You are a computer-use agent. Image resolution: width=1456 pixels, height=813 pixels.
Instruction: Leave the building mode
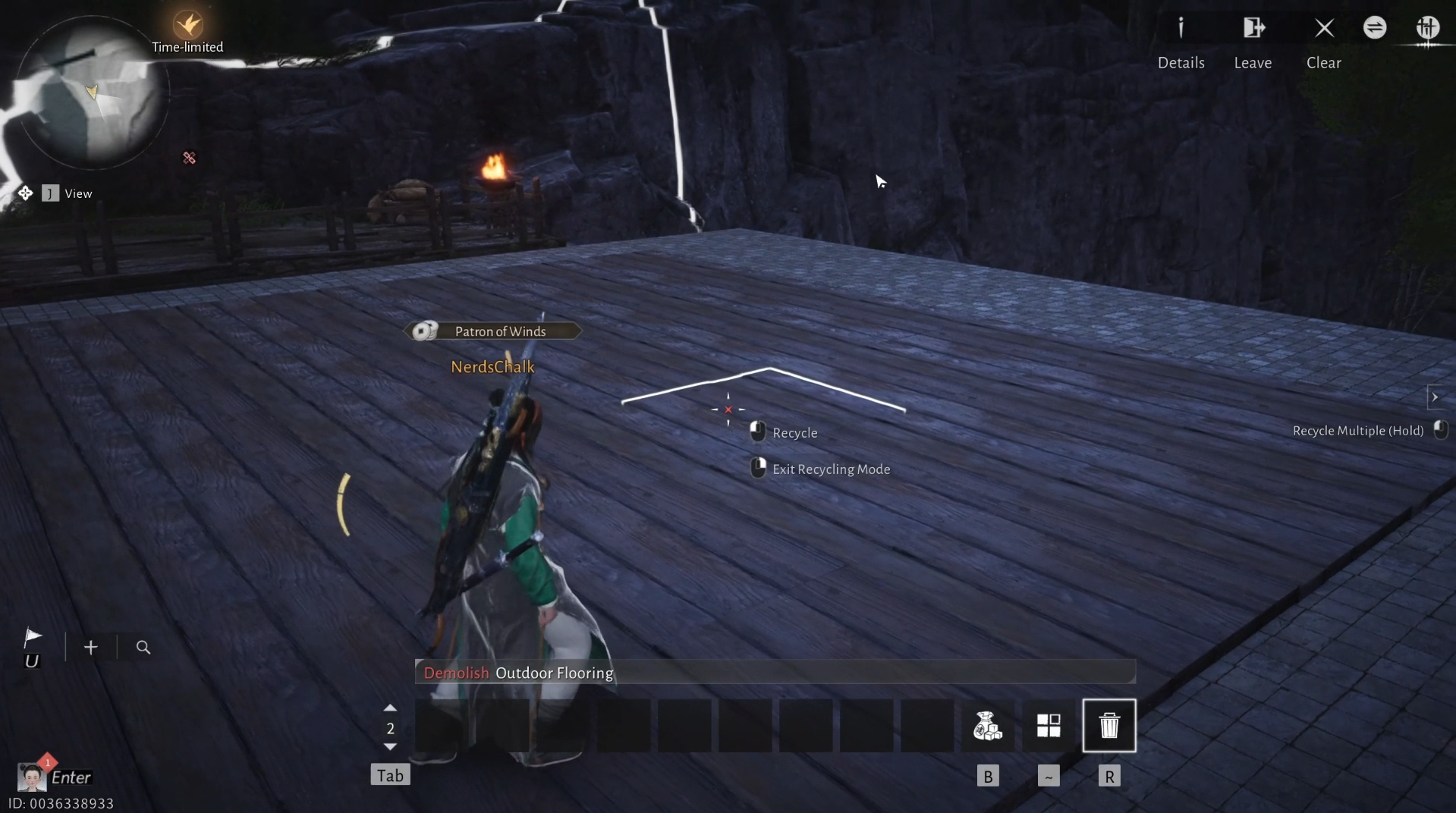[x=1253, y=30]
